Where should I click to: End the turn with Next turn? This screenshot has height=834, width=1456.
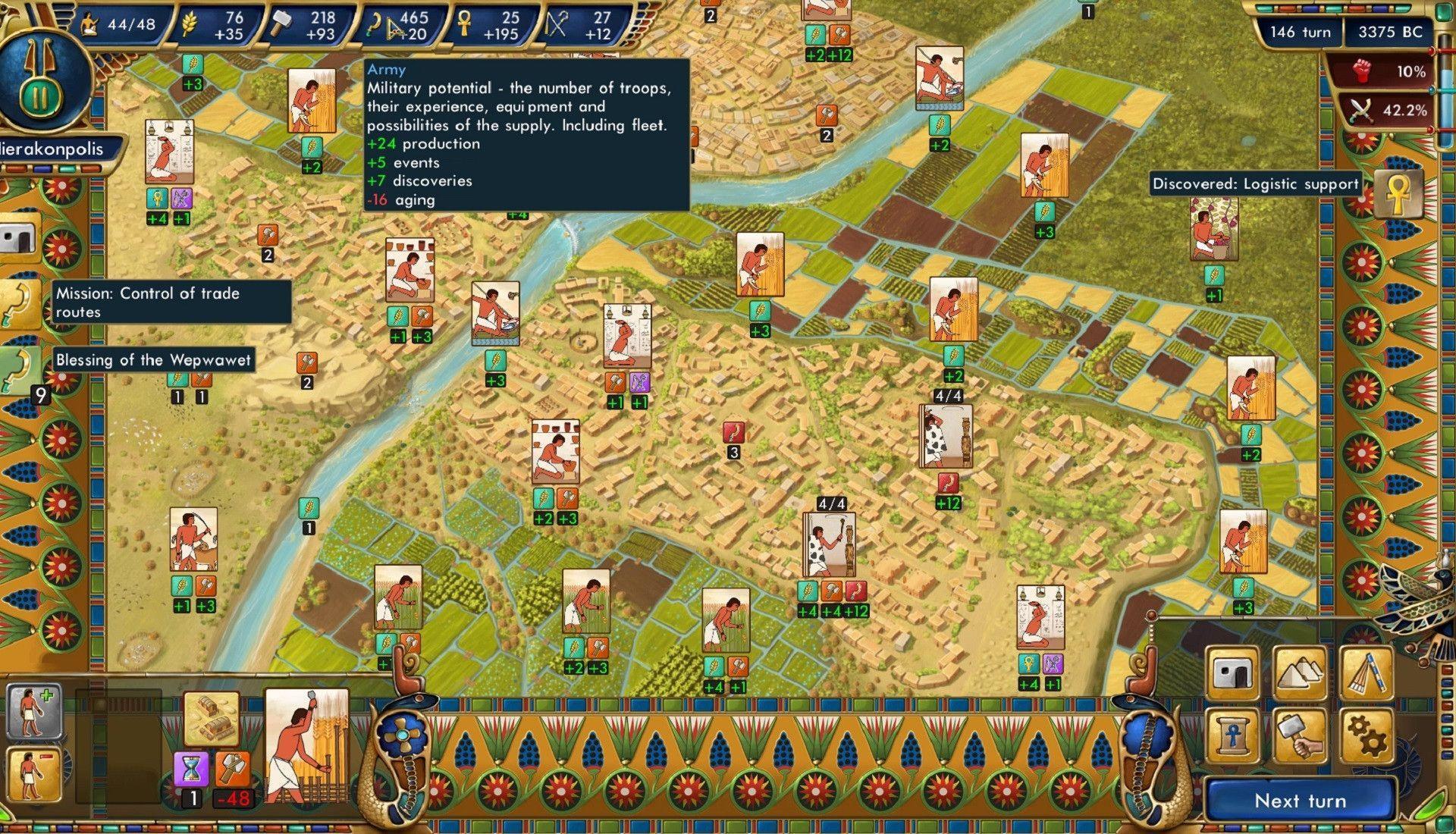(x=1300, y=801)
